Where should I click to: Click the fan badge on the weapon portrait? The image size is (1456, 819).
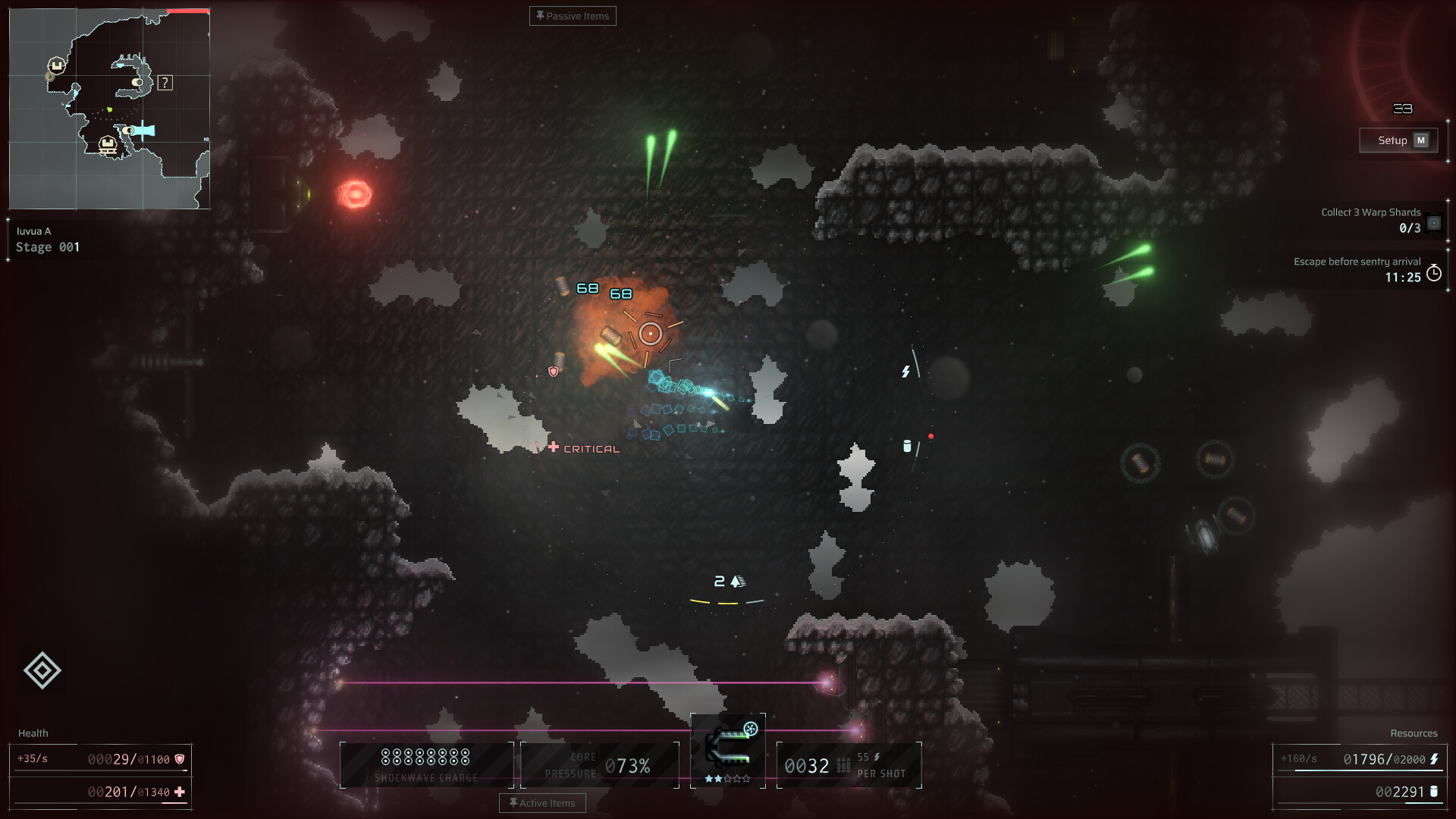point(750,729)
